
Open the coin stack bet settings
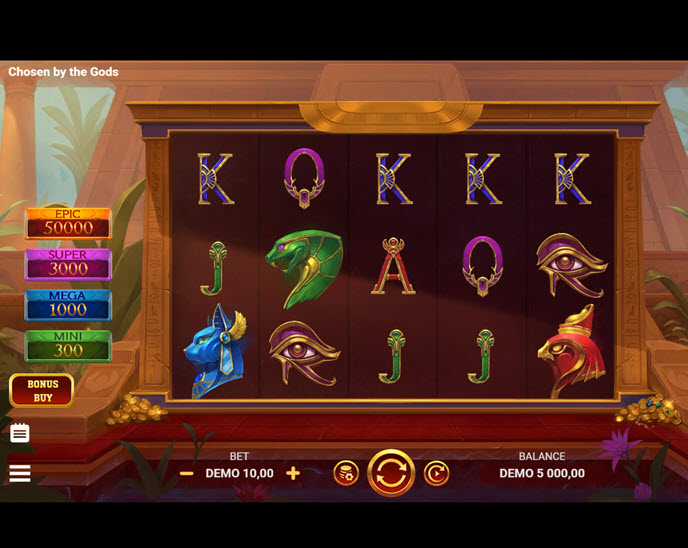click(x=346, y=473)
